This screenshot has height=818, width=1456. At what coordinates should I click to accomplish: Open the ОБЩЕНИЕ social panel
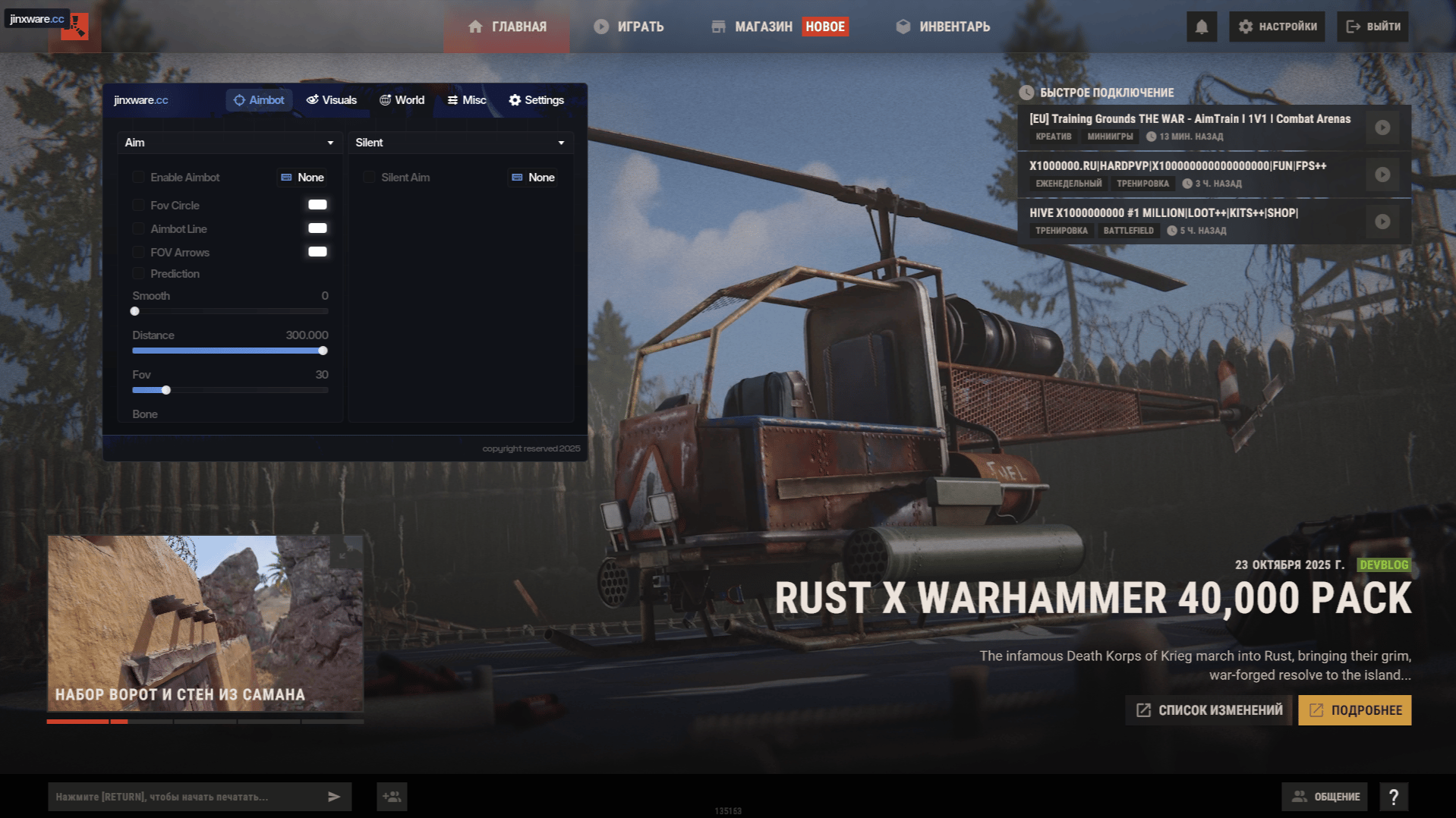(1325, 797)
